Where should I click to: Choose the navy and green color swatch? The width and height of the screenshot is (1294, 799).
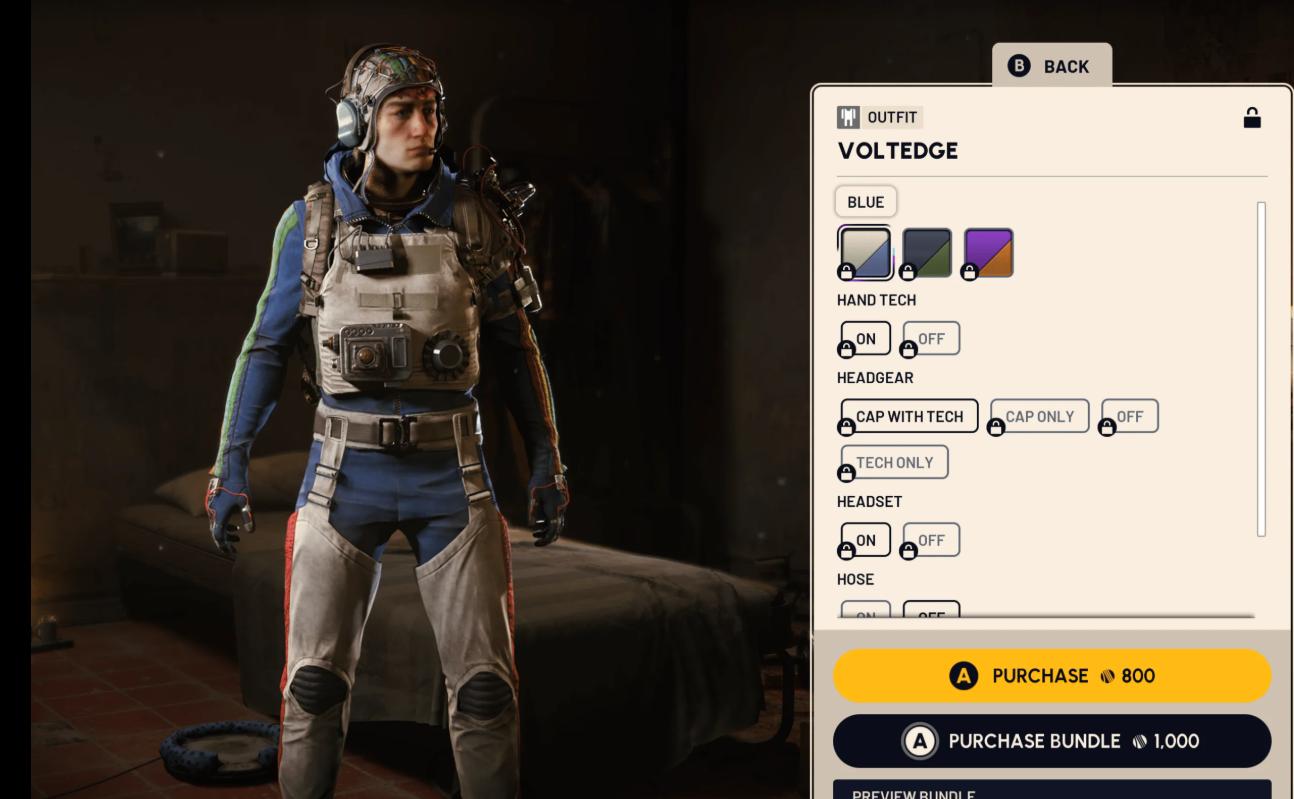click(x=927, y=252)
